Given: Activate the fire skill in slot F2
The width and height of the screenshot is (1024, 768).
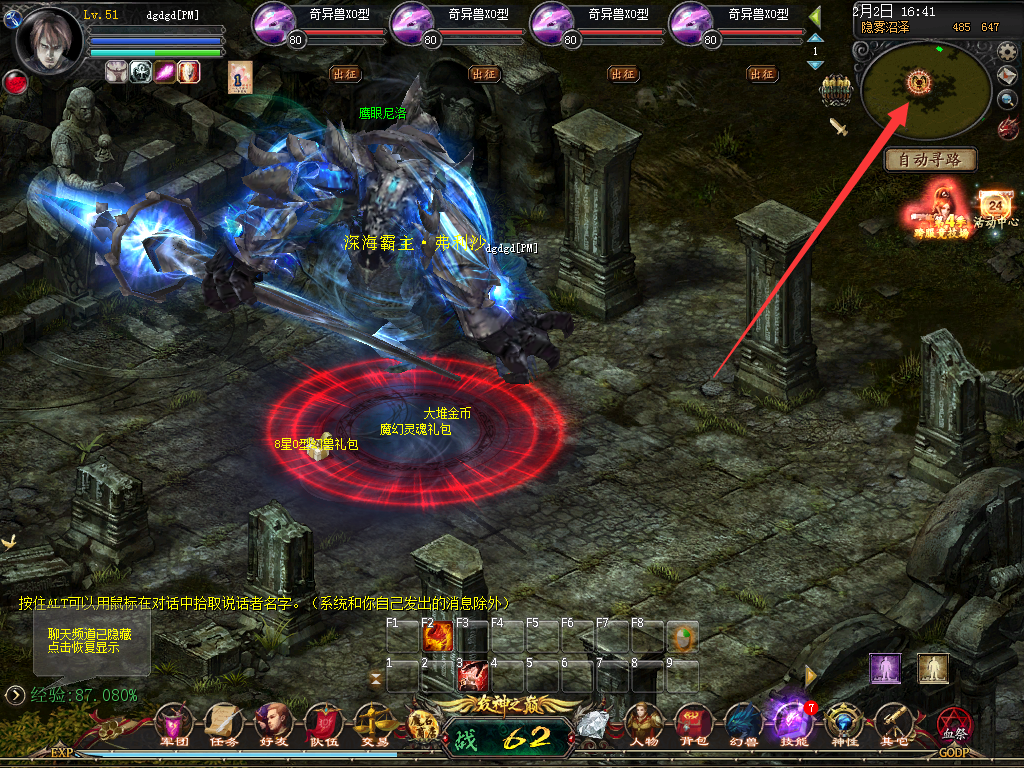Looking at the screenshot, I should (437, 637).
